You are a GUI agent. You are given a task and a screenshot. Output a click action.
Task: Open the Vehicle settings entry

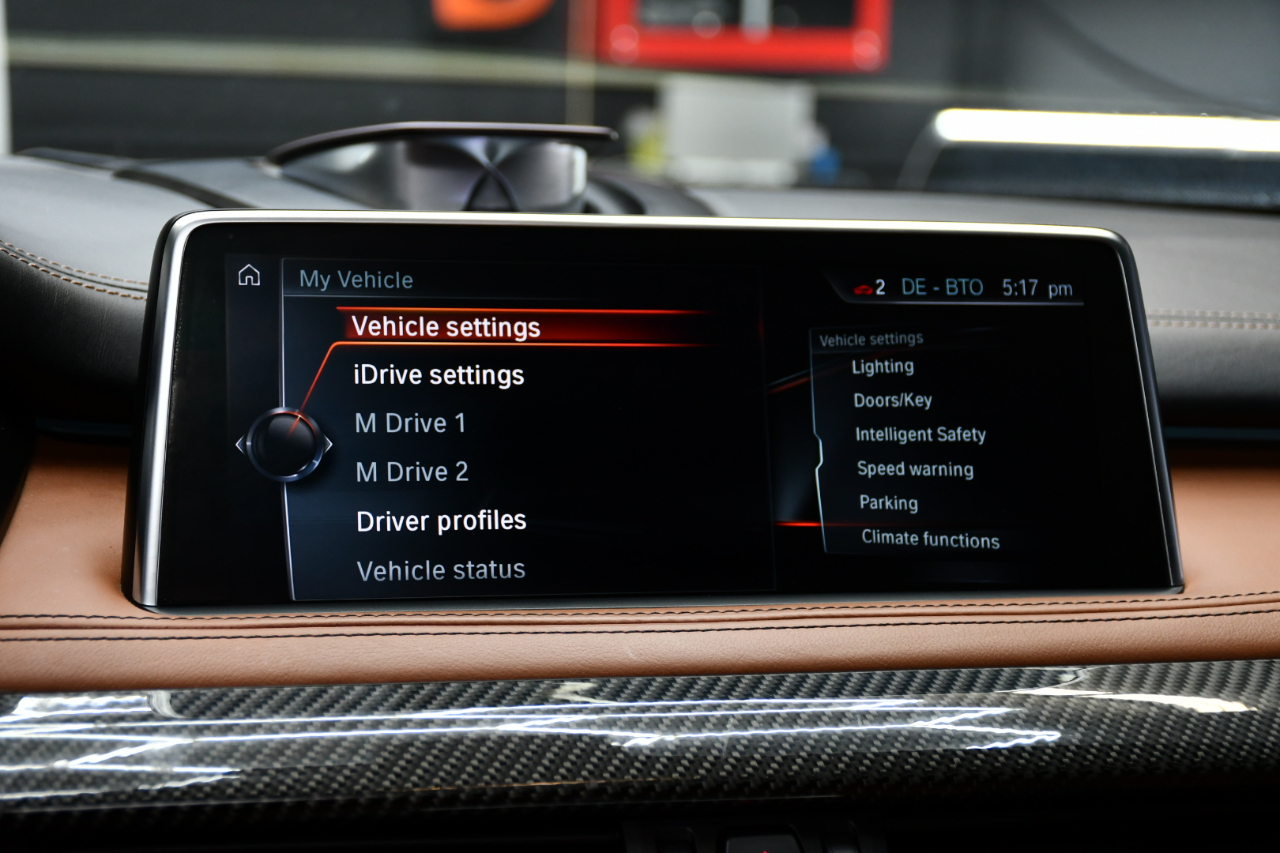[x=446, y=327]
